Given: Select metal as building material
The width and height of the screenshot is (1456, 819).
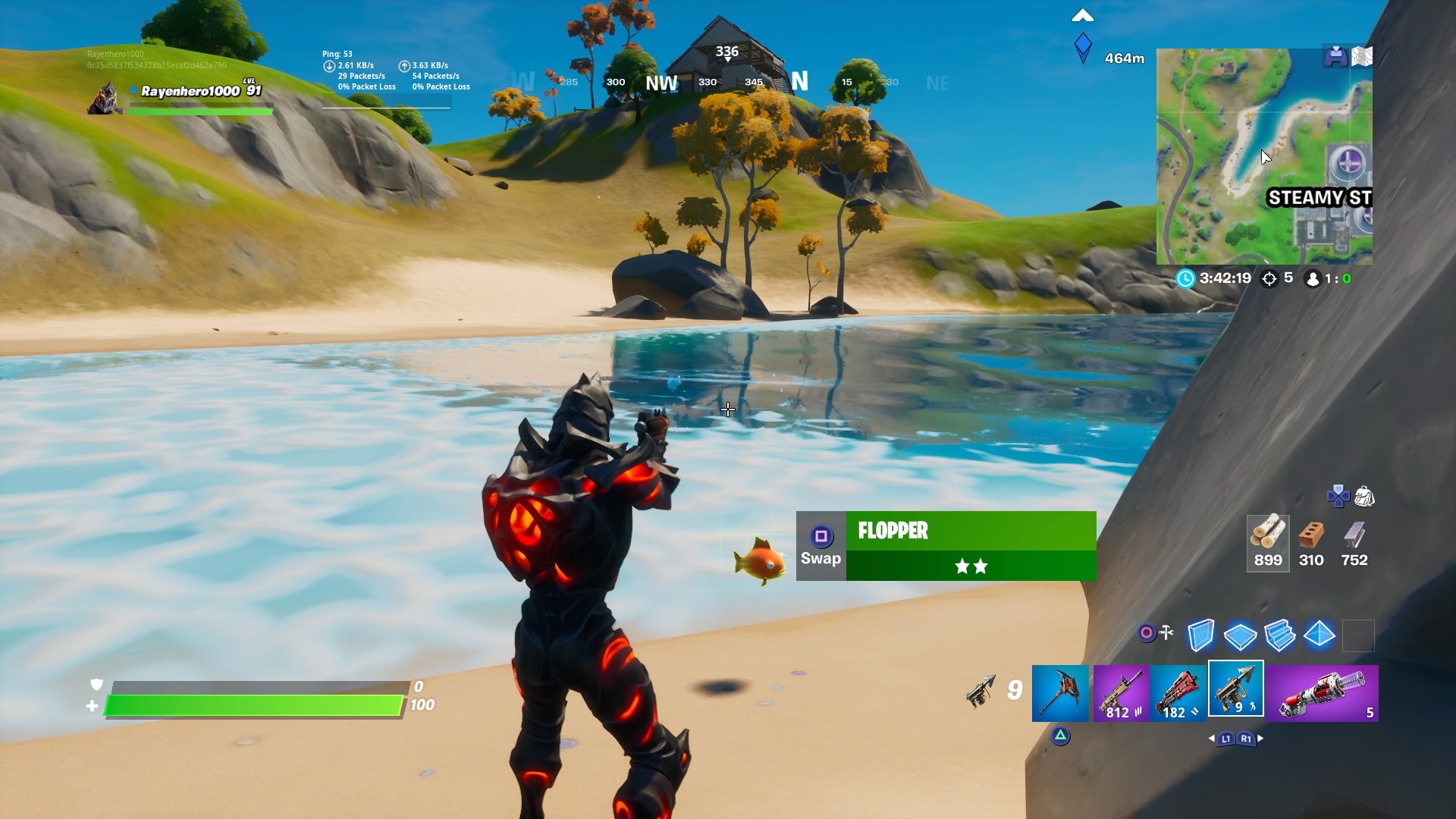Looking at the screenshot, I should 1354,542.
